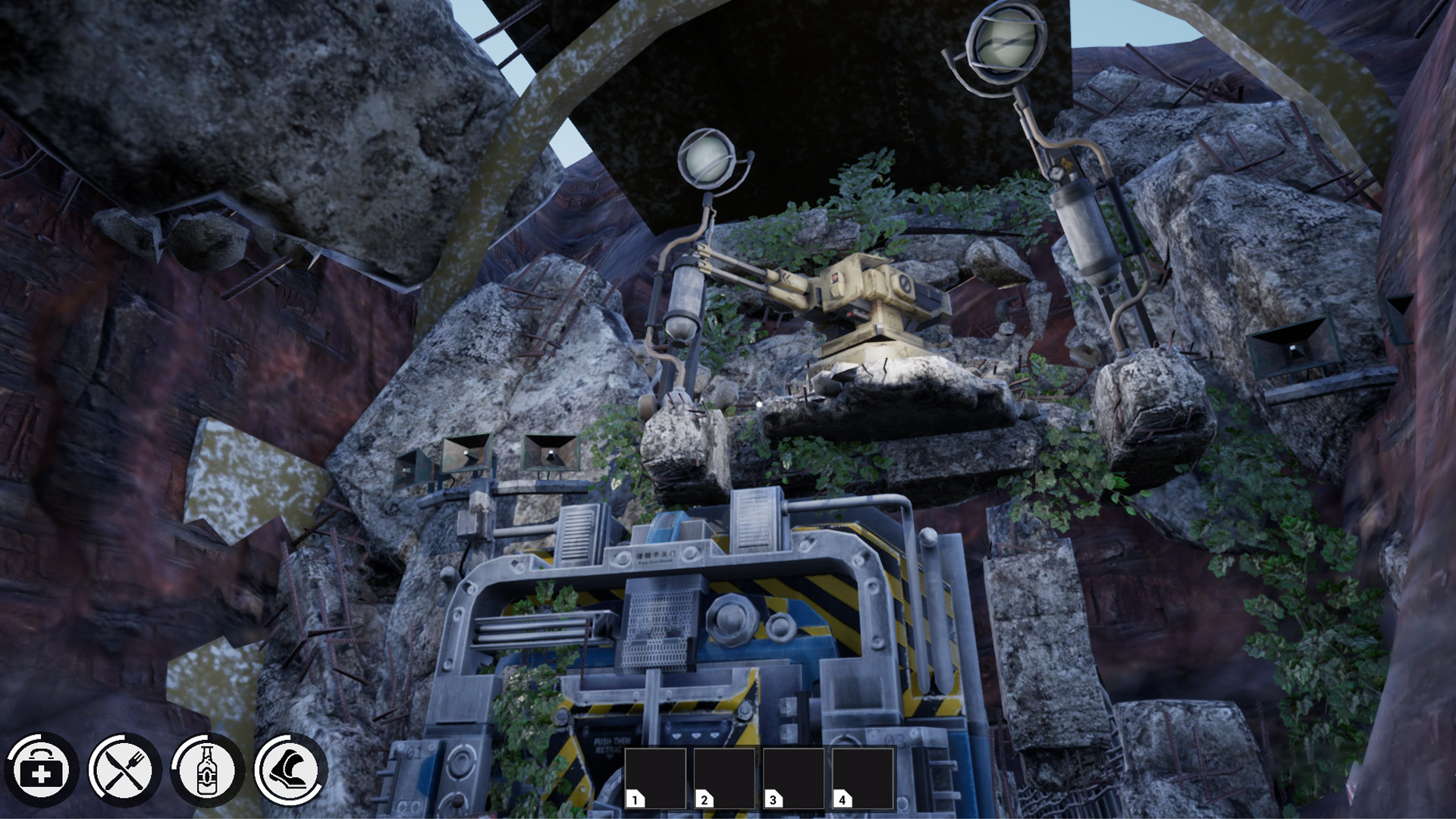Click the left searchlight lamp head

[707, 159]
